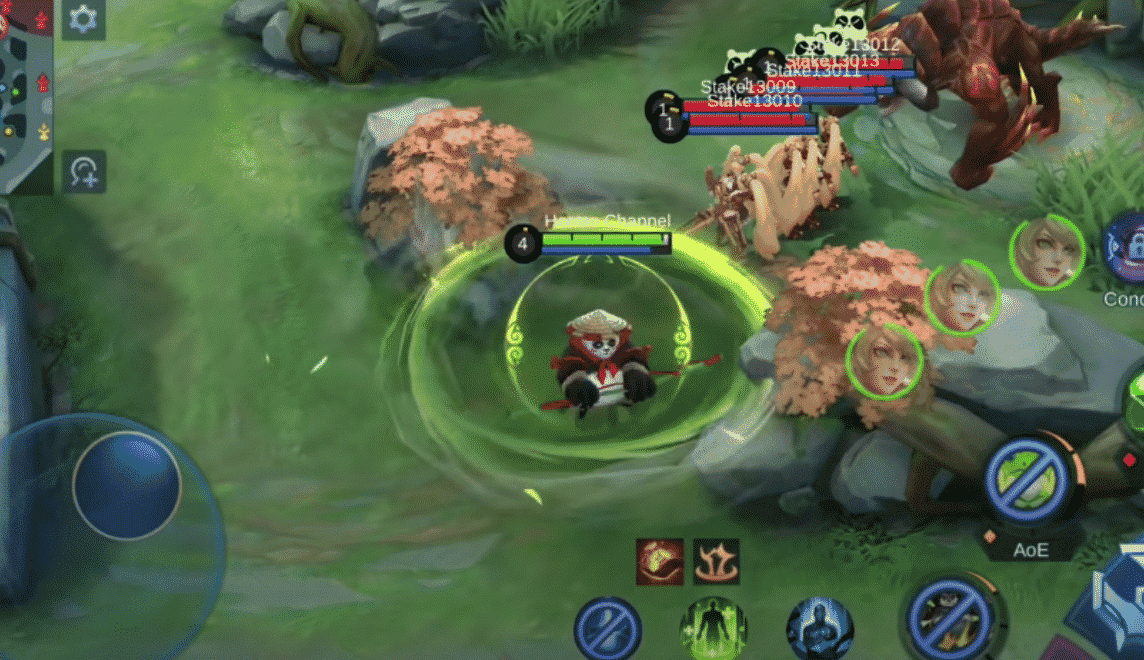Click the AoE skill label
The height and width of the screenshot is (660, 1144).
pyautogui.click(x=1030, y=549)
